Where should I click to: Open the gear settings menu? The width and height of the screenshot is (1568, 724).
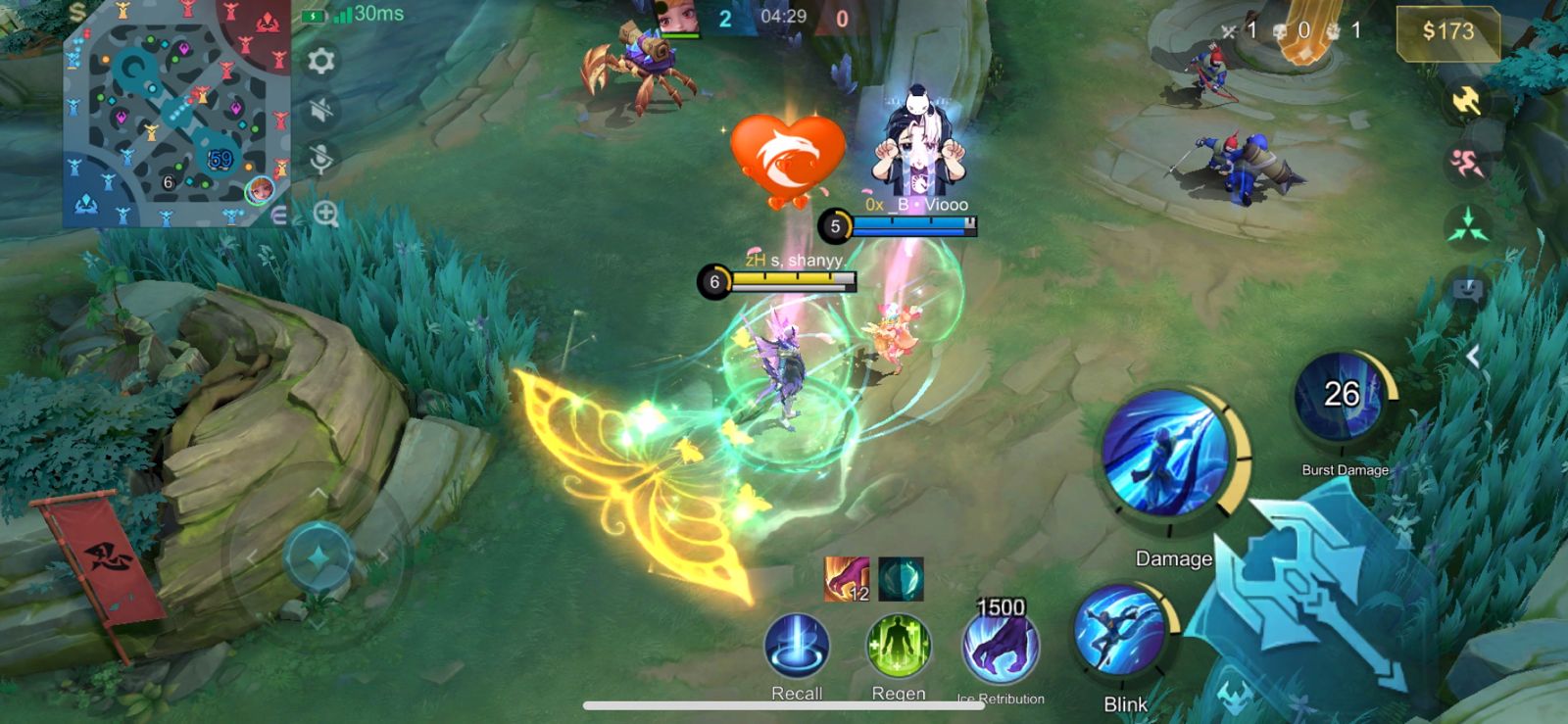click(320, 62)
